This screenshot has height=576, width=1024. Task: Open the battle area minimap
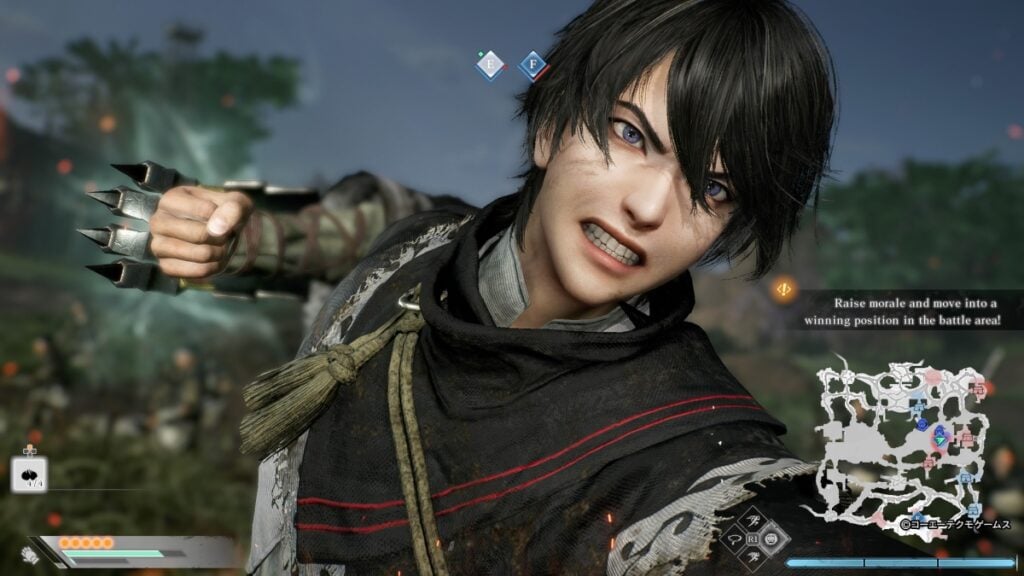tap(903, 441)
